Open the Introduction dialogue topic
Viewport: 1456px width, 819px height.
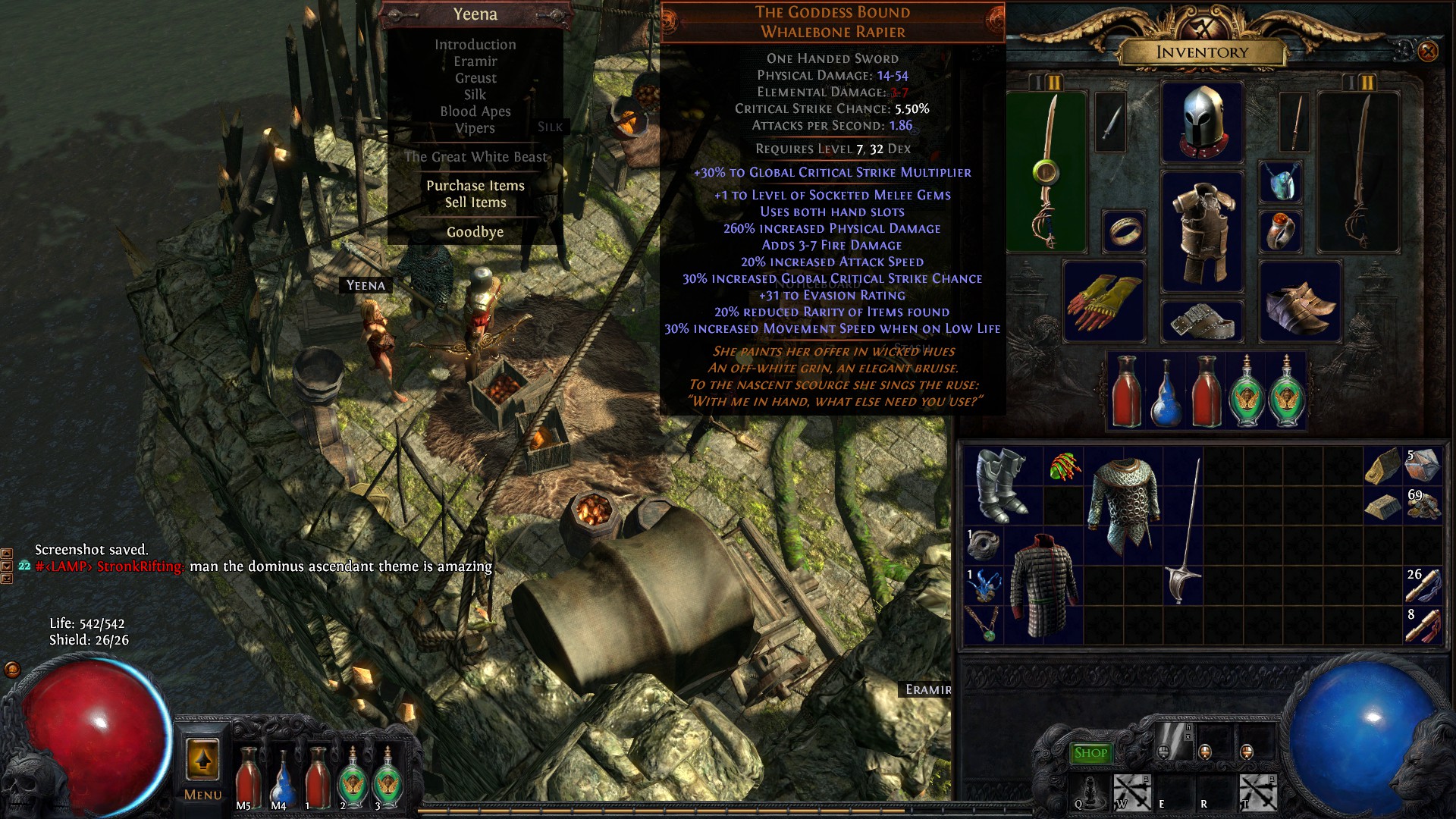pyautogui.click(x=475, y=45)
